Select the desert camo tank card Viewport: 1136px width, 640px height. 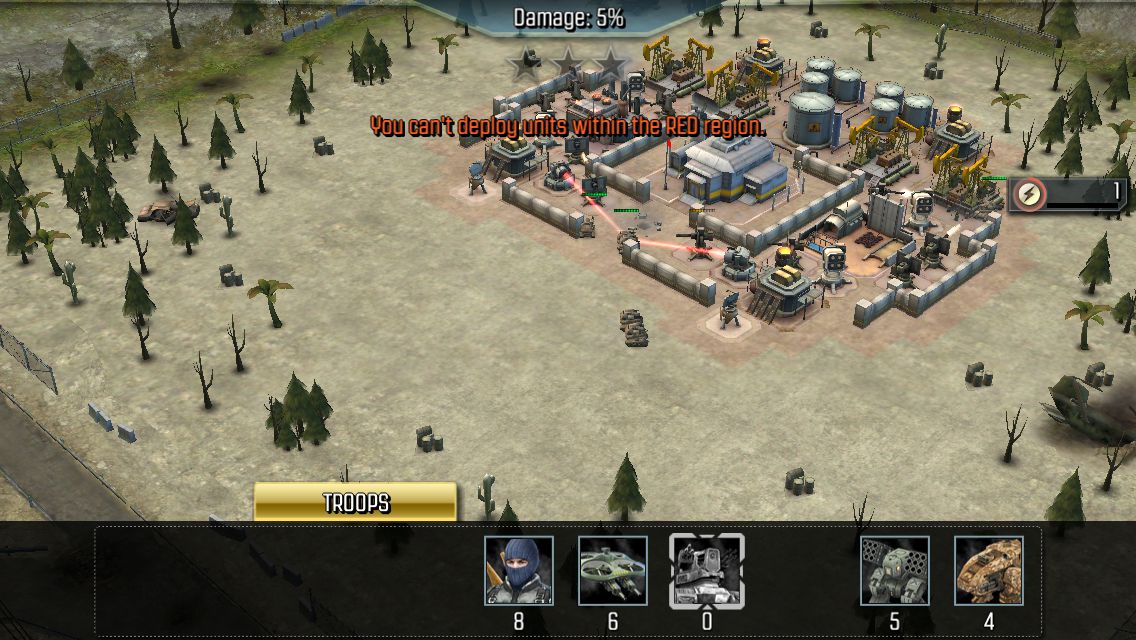[988, 571]
